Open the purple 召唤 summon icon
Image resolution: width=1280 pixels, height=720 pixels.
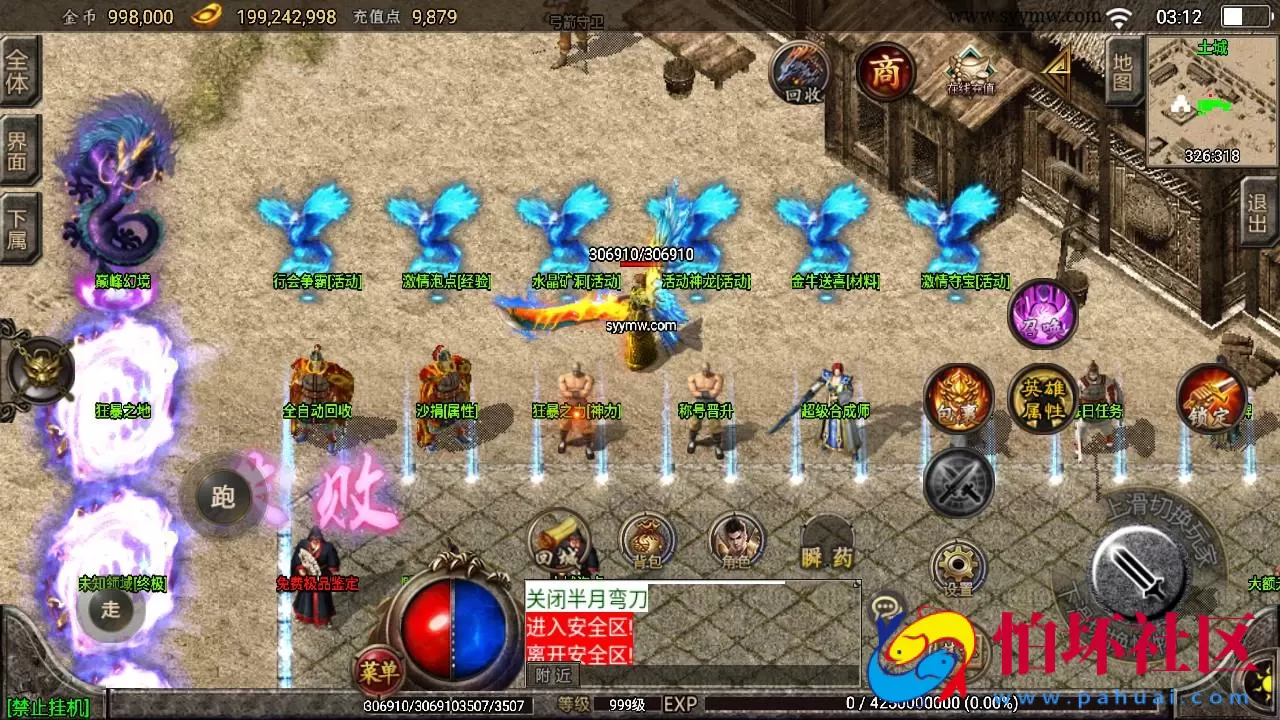[x=1043, y=313]
